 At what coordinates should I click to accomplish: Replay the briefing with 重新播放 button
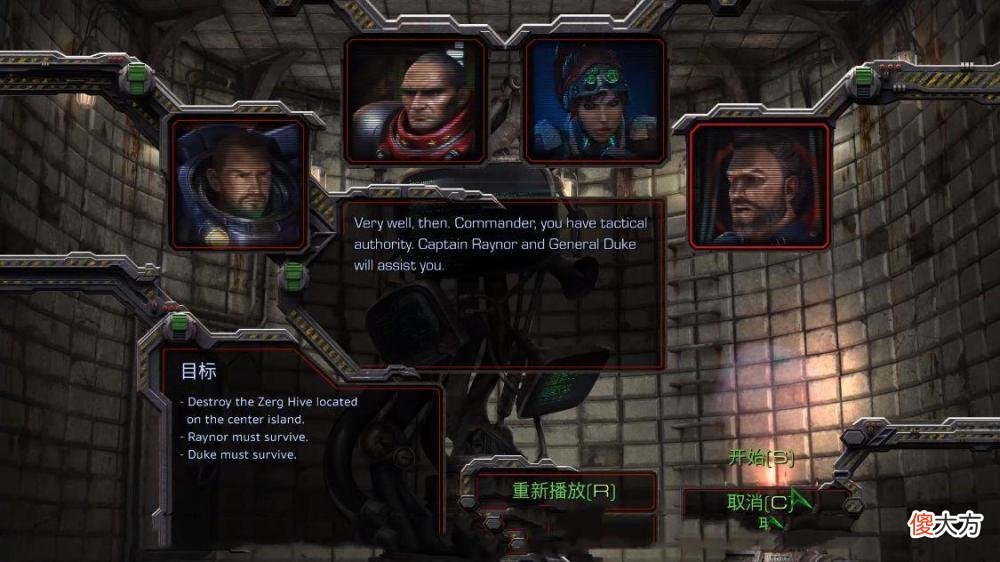[564, 490]
